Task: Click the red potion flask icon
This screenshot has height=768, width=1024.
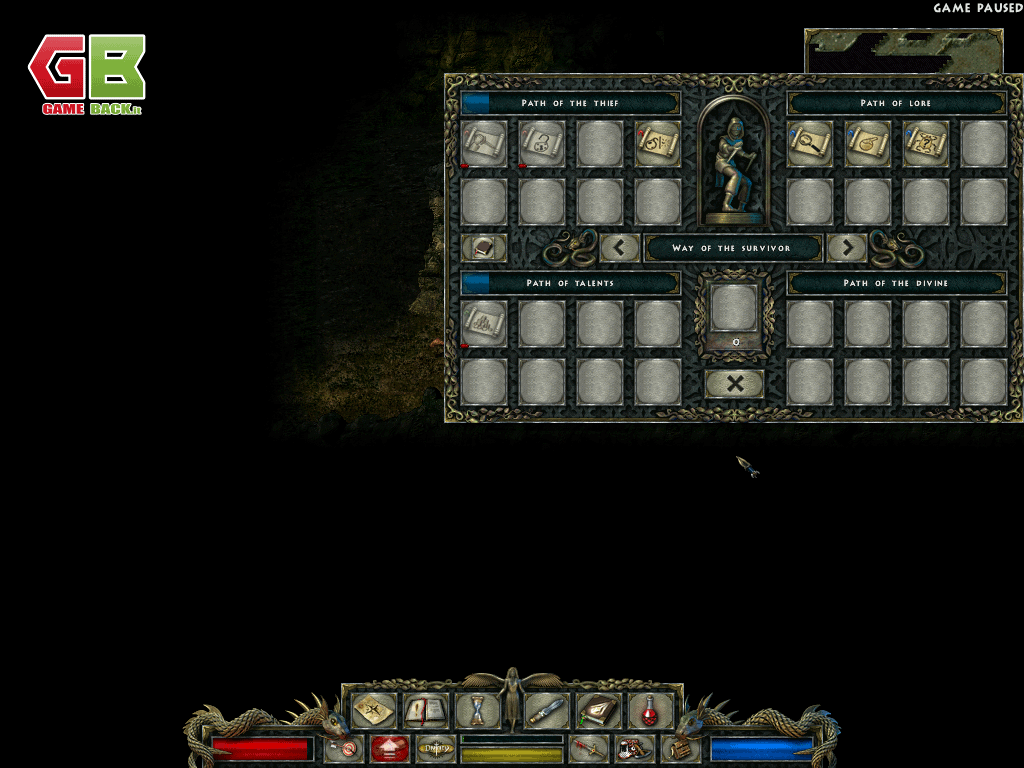Action: tap(650, 711)
